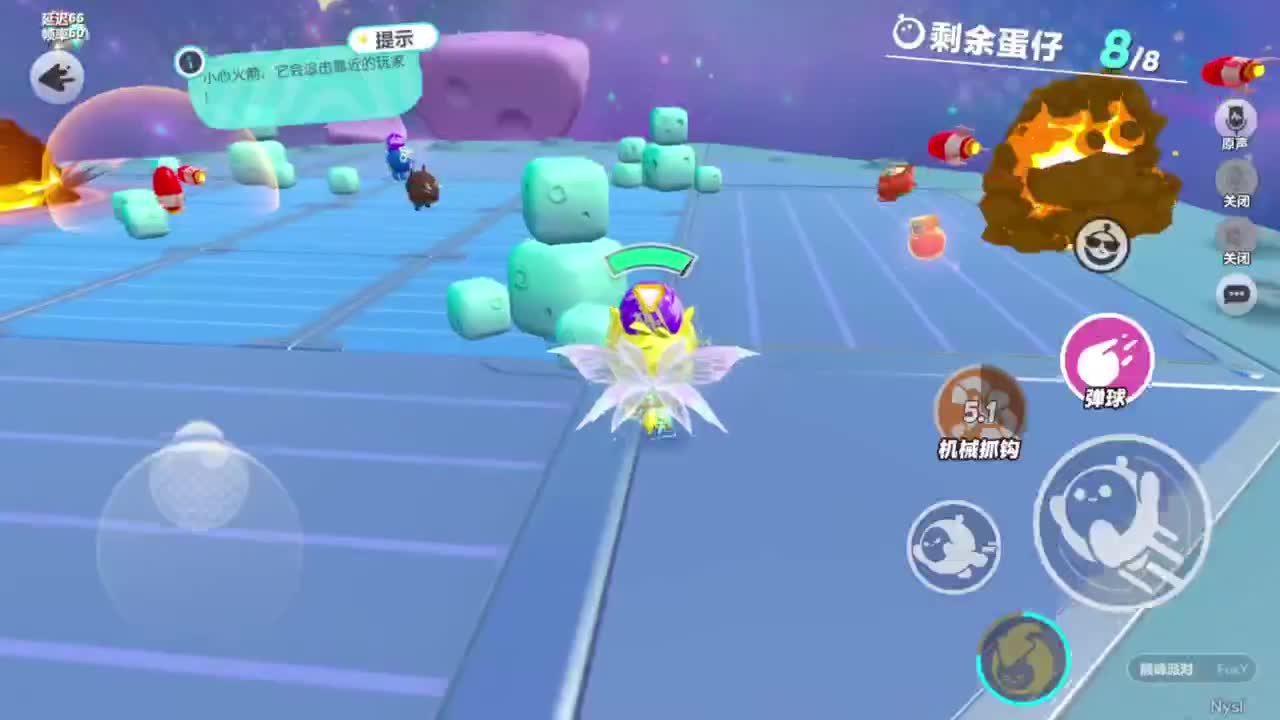The height and width of the screenshot is (720, 1280).
Task: Activate the pink 弹球 pinball skill
Action: pos(1107,357)
